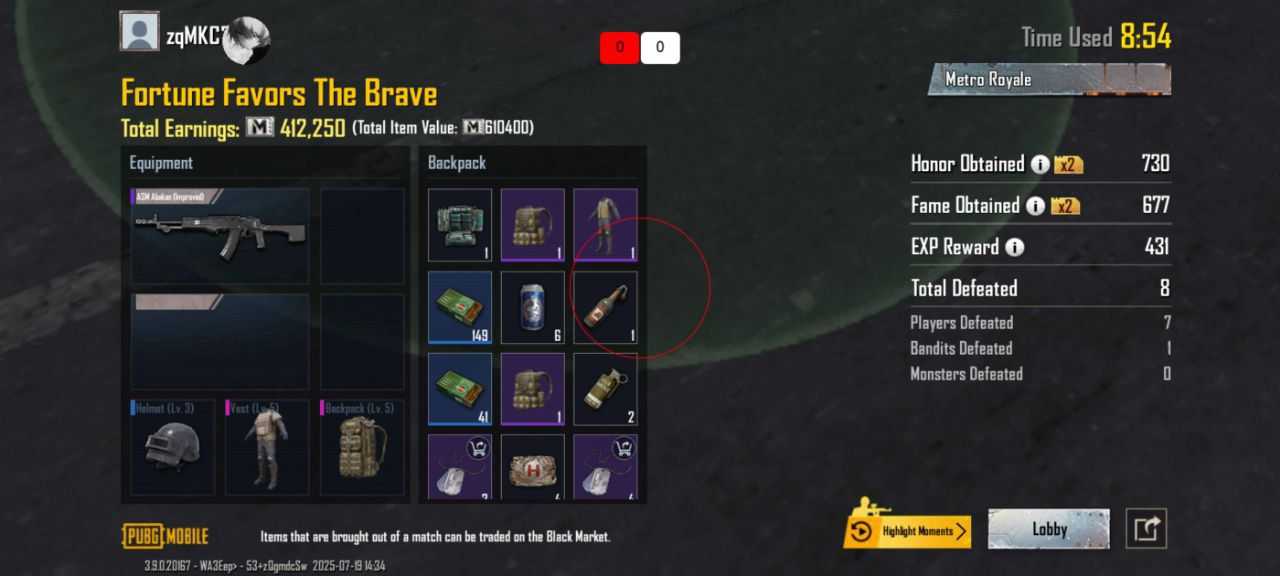Screen dimensions: 1280x576
Task: Select the green supply crate item
Action: pos(460,225)
